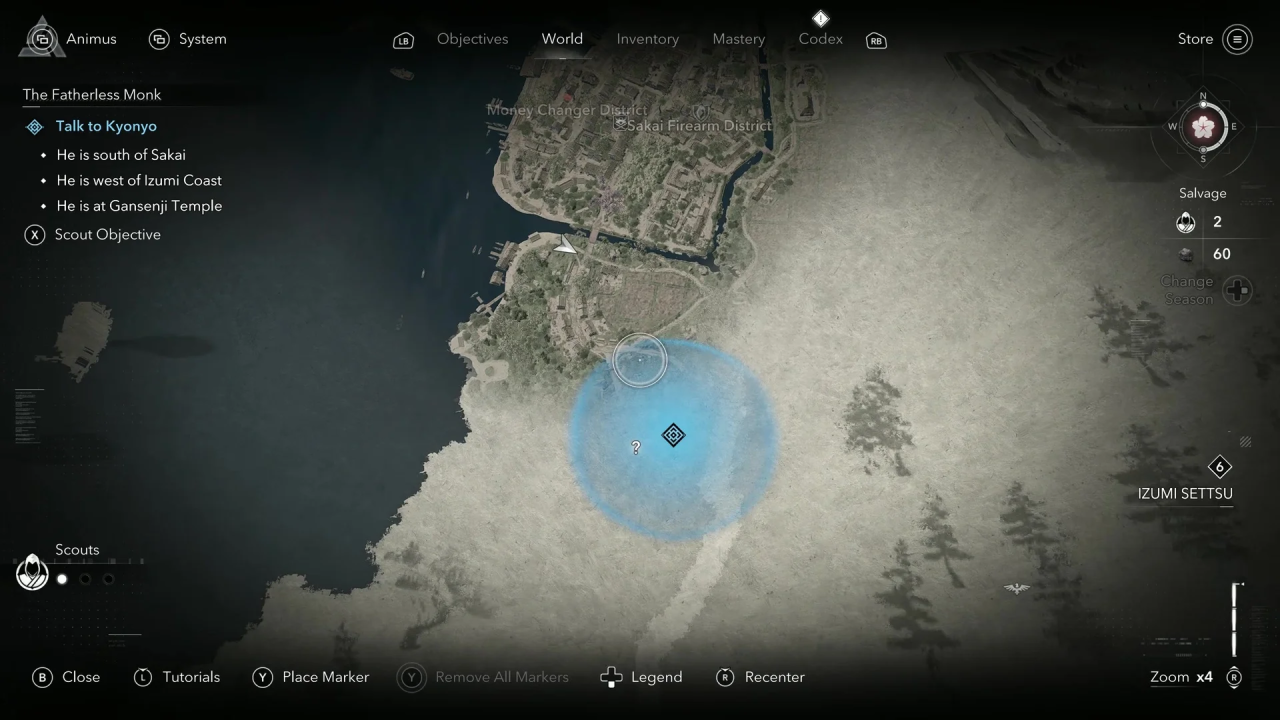Choose Scout Objective option

coord(107,234)
